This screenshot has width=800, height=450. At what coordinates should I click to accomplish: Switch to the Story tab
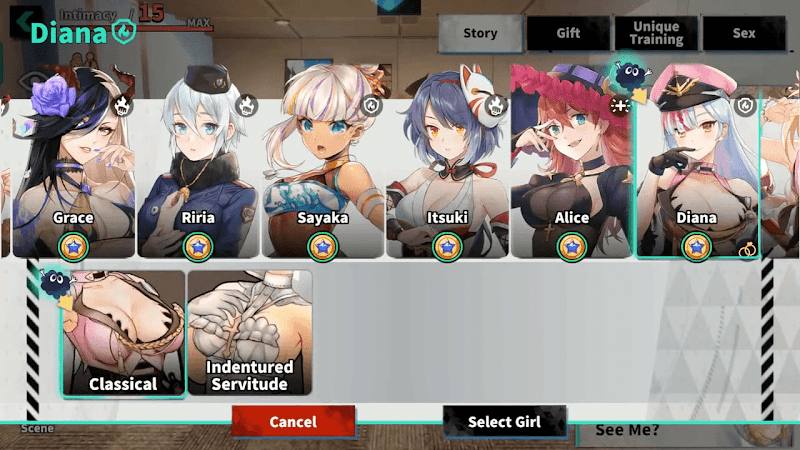click(x=480, y=33)
